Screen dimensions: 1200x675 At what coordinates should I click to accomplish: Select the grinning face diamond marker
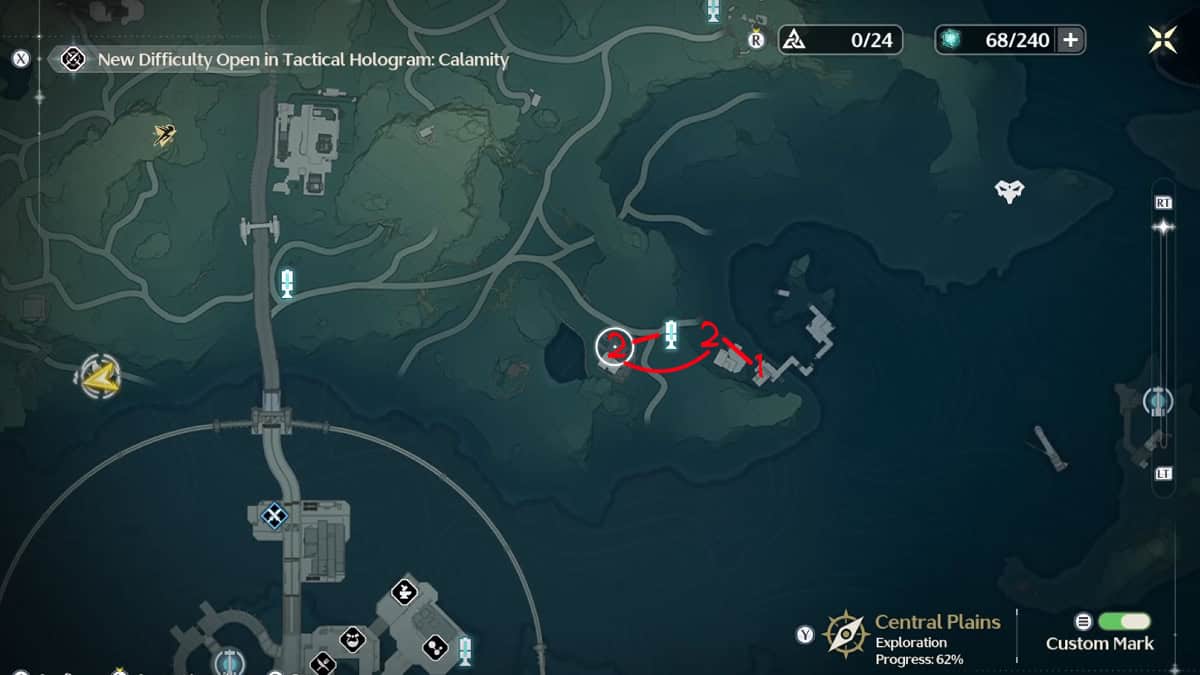click(x=351, y=637)
